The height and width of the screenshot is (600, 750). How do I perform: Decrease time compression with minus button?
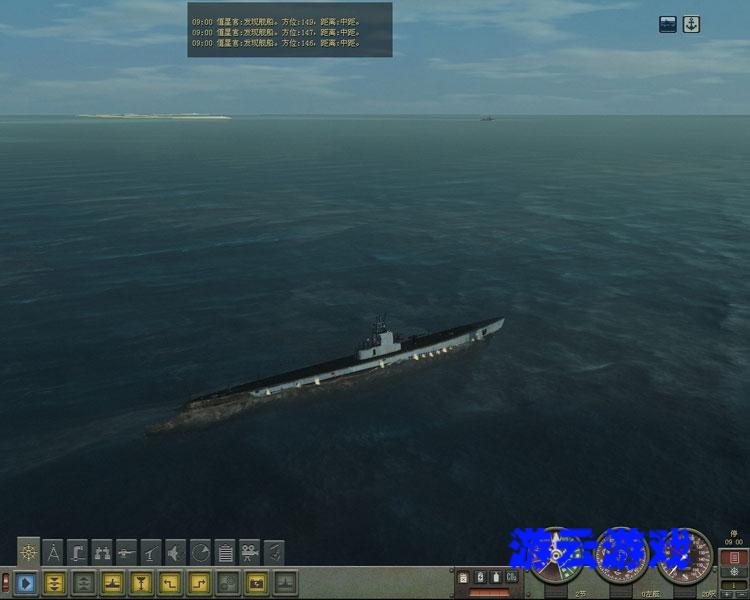point(741,593)
